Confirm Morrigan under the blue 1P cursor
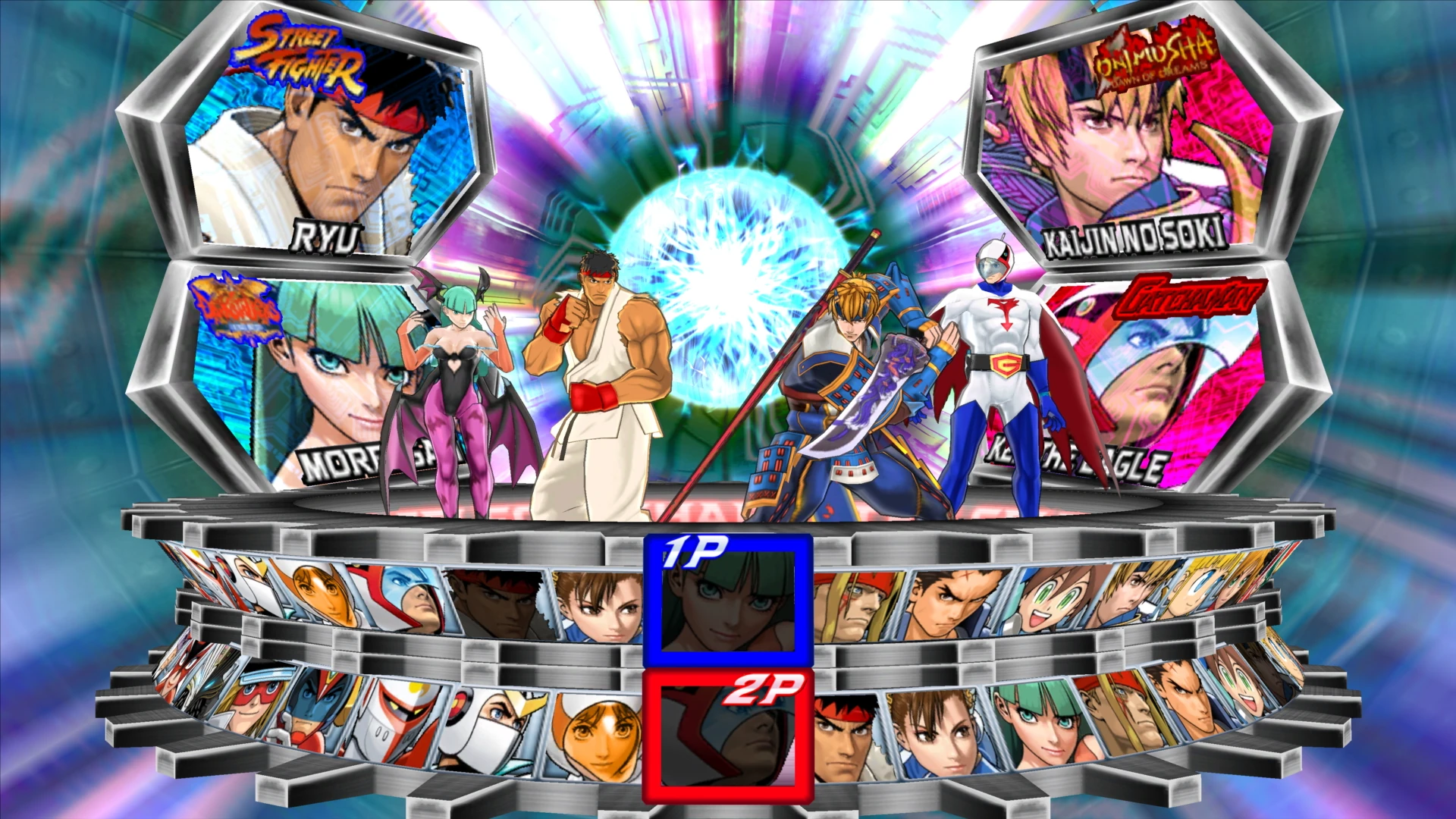 click(728, 601)
